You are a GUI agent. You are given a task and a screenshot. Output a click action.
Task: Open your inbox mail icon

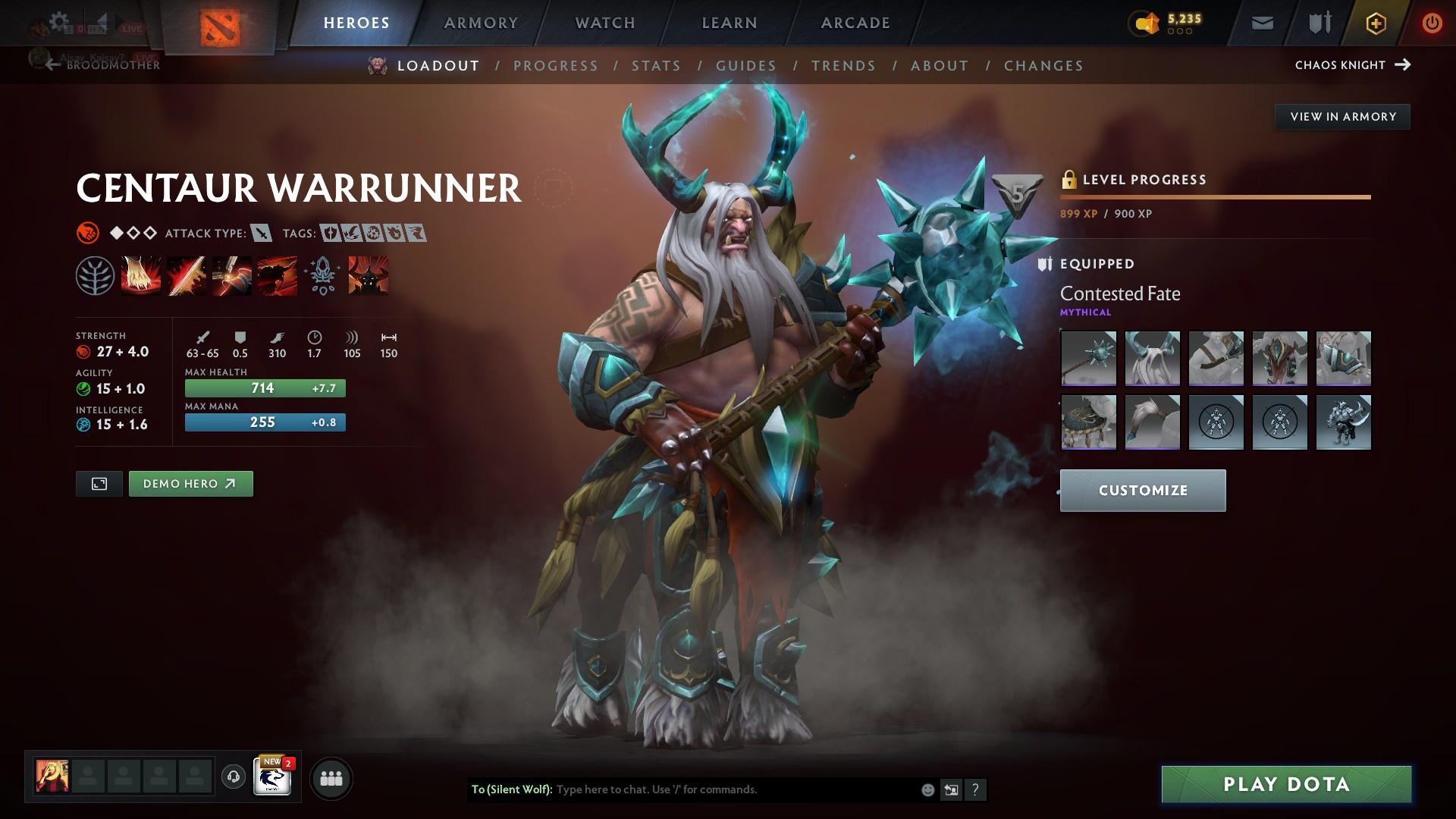click(1261, 22)
